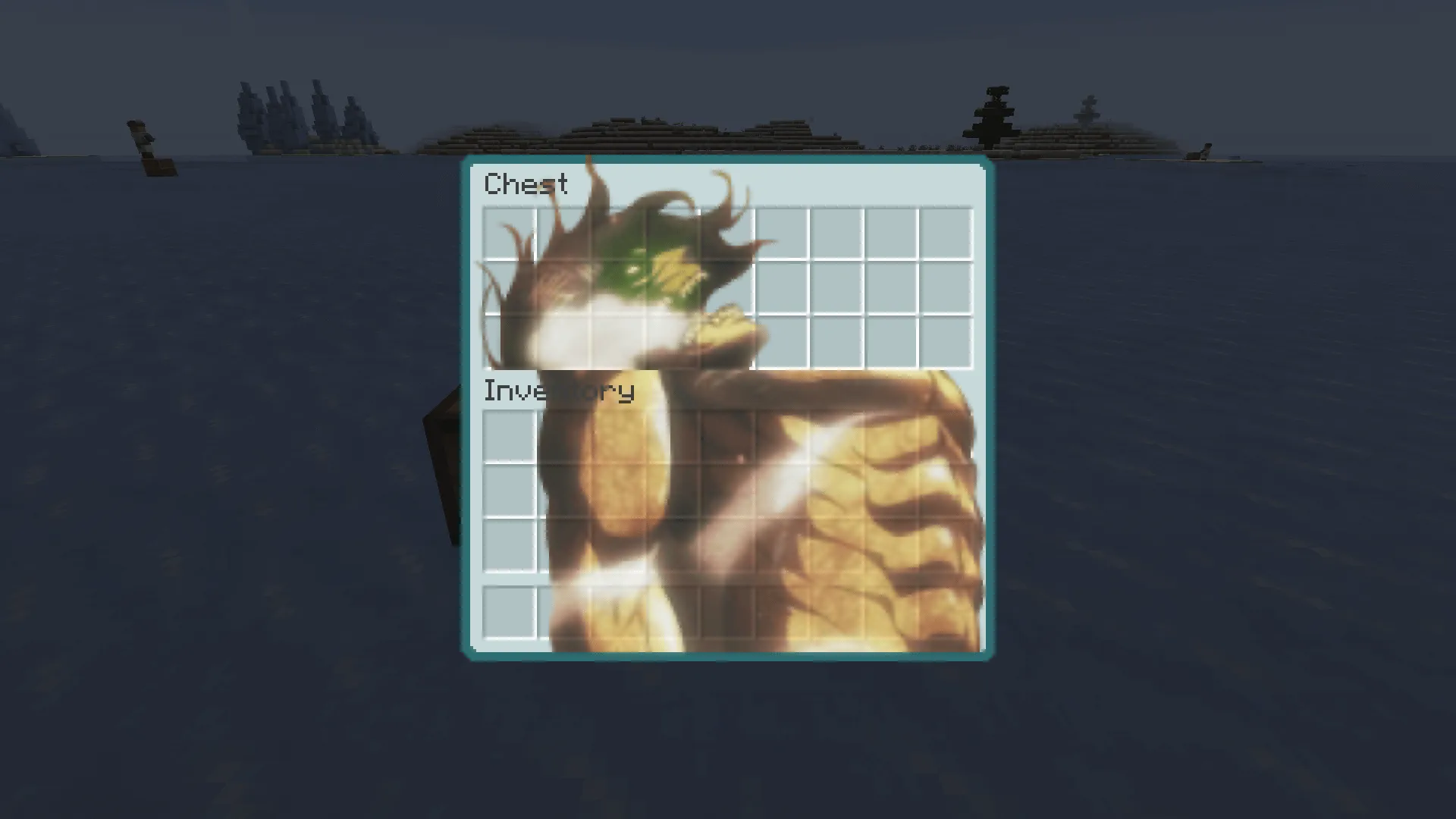Image resolution: width=1456 pixels, height=819 pixels.
Task: Click the slot in the second inventory row, far left
Action: [509, 491]
